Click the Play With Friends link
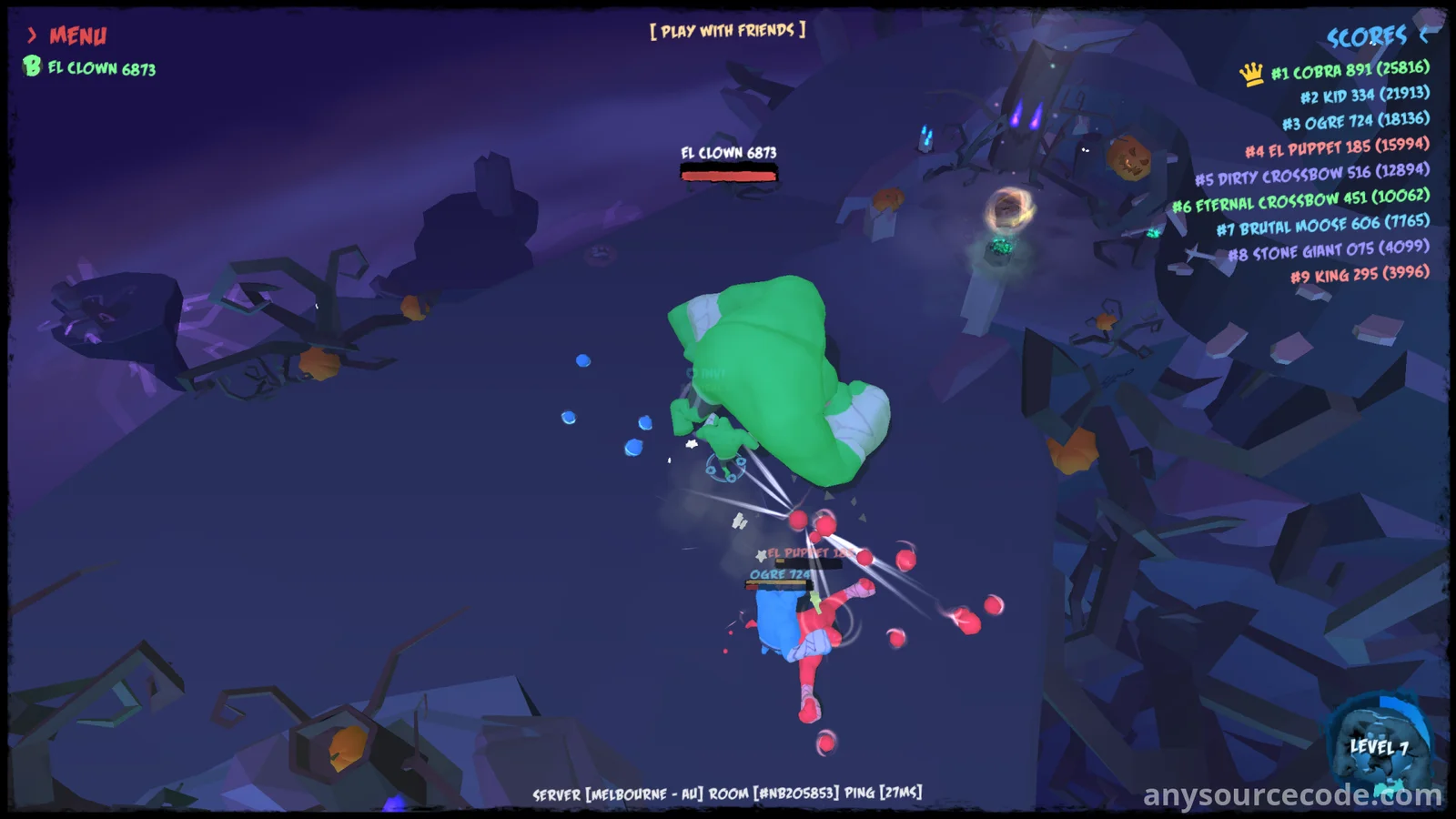This screenshot has height=819, width=1456. 727,31
